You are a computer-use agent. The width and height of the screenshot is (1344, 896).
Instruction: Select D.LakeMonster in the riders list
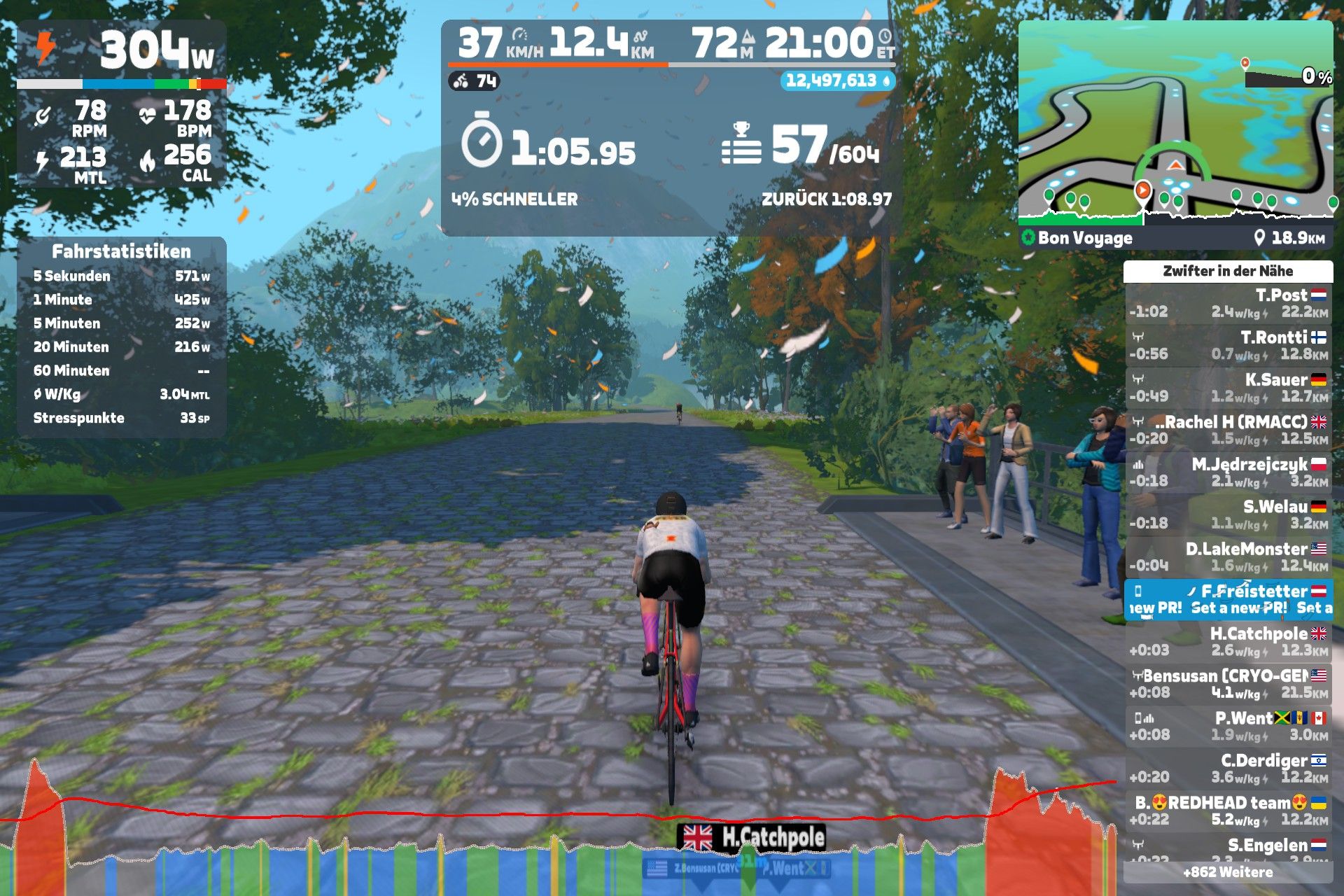(1228, 556)
